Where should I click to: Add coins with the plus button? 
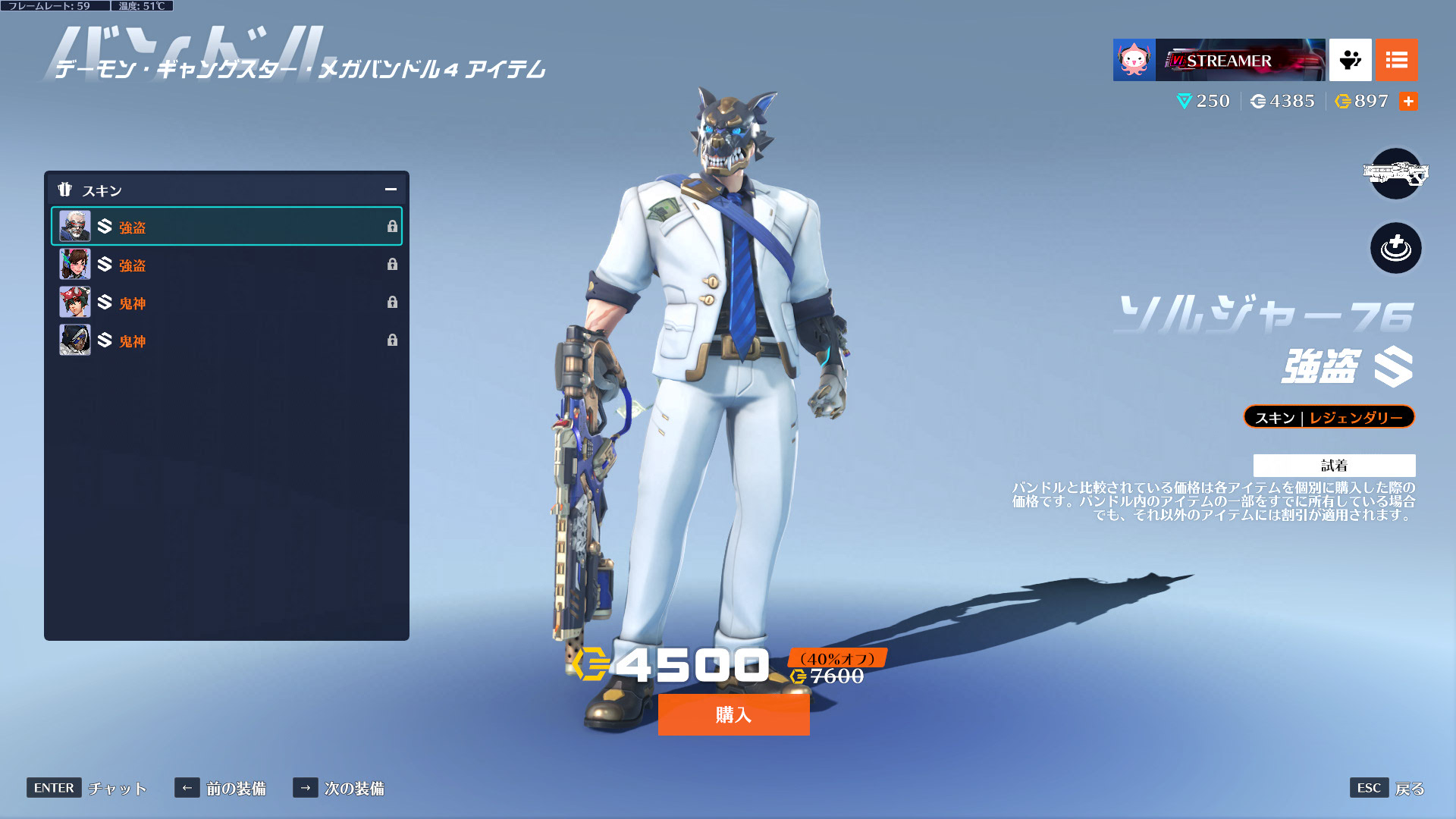[x=1408, y=102]
